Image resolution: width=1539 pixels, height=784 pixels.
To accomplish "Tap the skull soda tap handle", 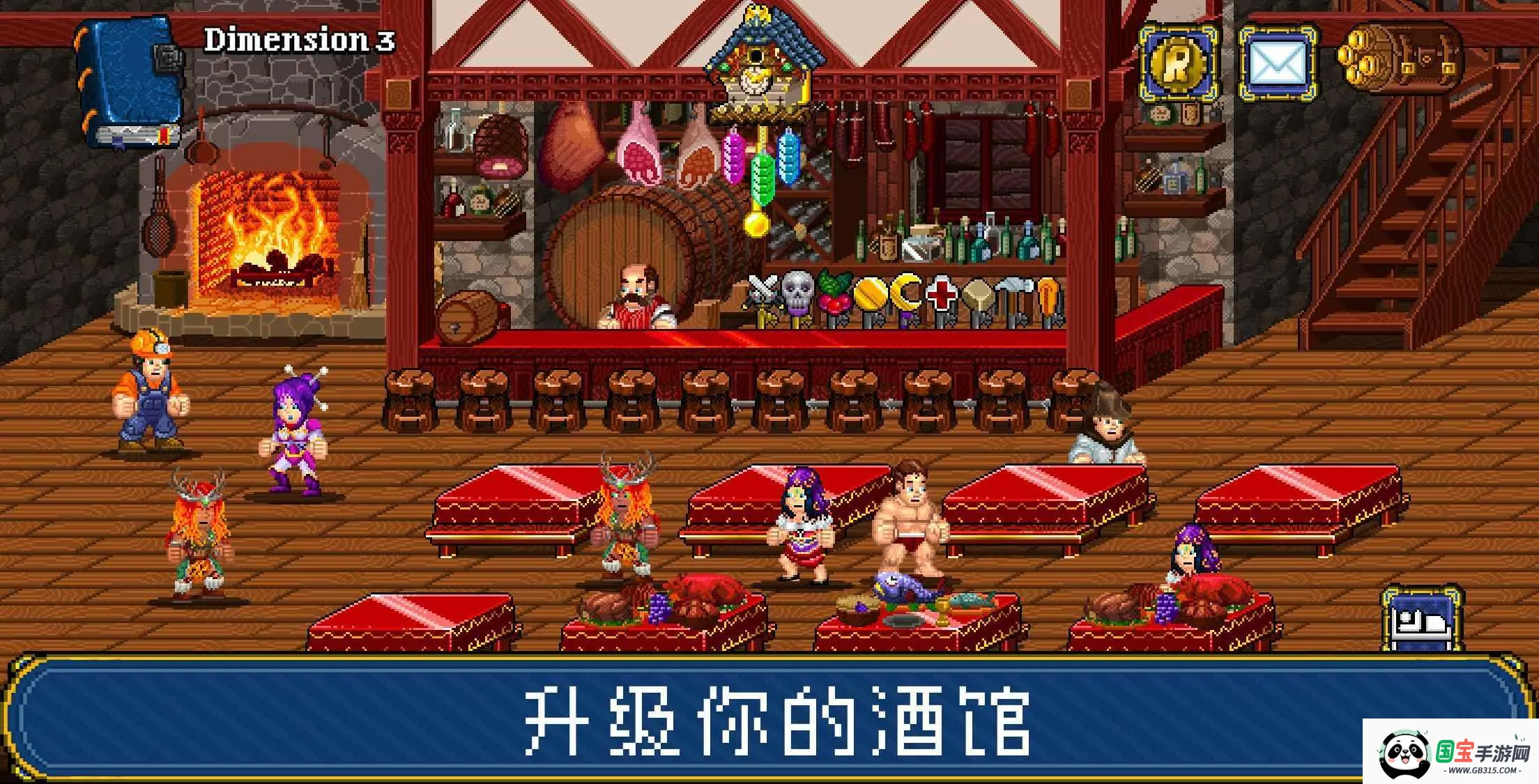I will pos(797,293).
